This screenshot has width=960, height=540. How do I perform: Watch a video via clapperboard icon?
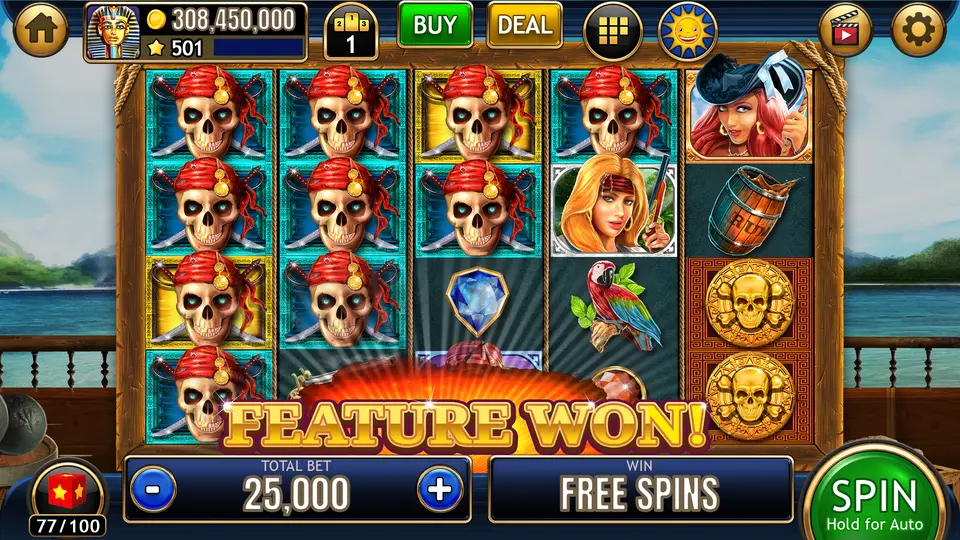click(846, 31)
